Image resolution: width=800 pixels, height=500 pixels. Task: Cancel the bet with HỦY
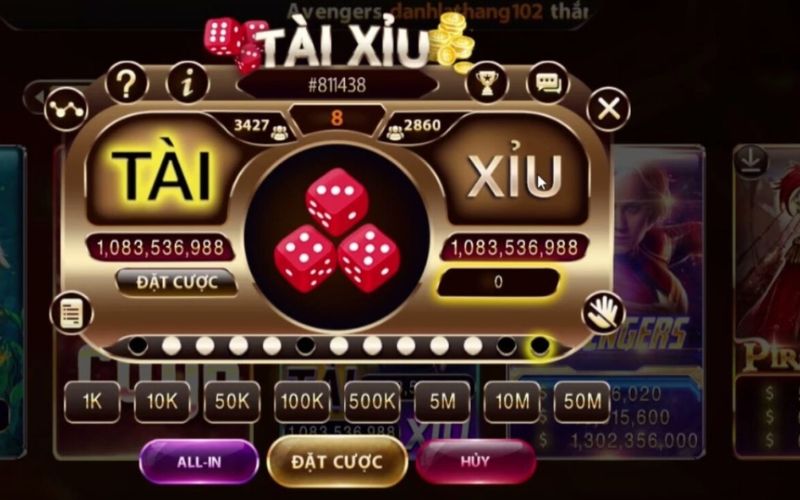coord(475,462)
